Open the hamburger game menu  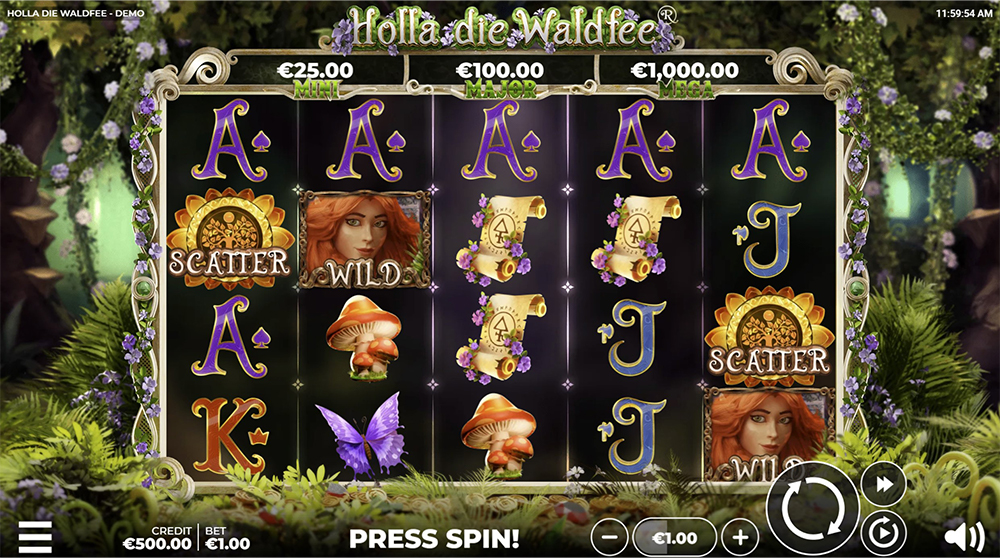[x=35, y=536]
